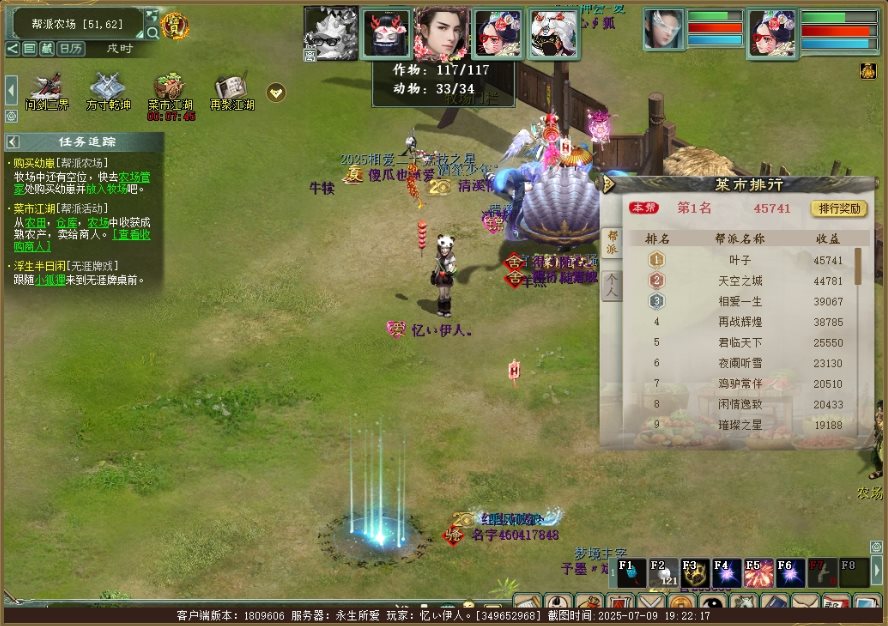This screenshot has height=626, width=888.
Task: Open the 菜市江湖 vegetable cart activity
Action: [x=171, y=88]
